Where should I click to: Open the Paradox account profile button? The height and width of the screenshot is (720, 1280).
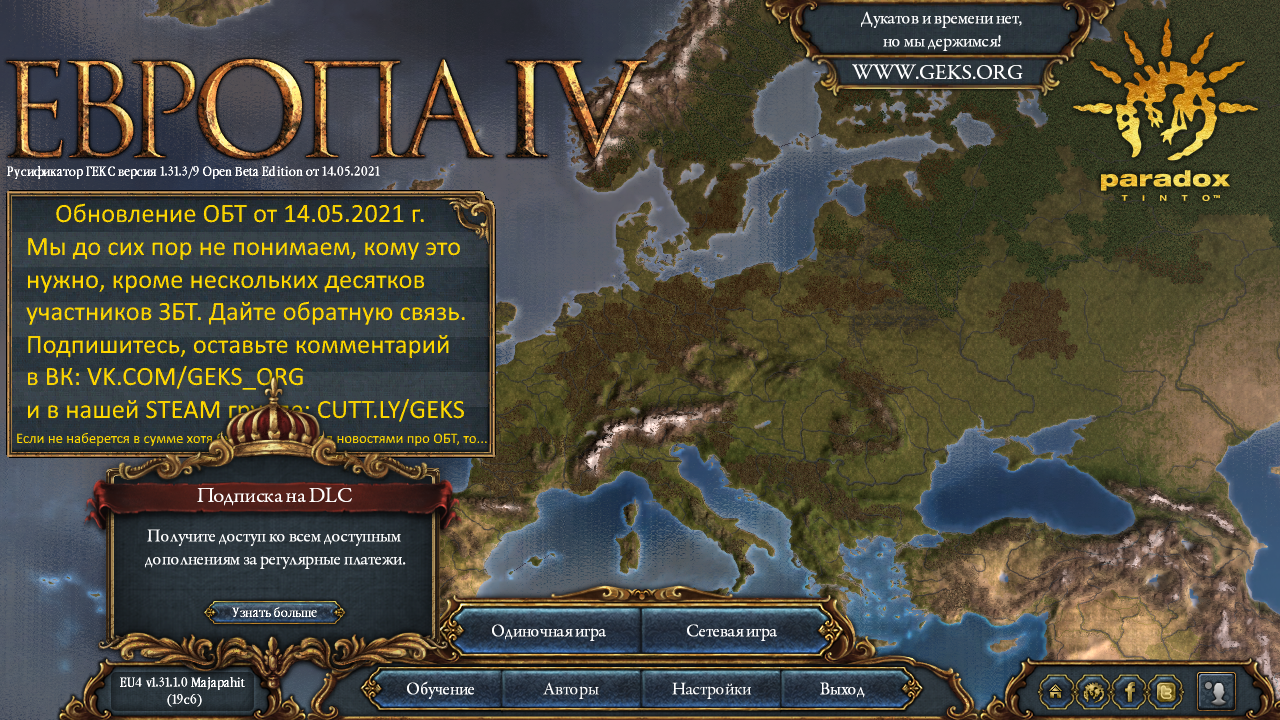1216,691
